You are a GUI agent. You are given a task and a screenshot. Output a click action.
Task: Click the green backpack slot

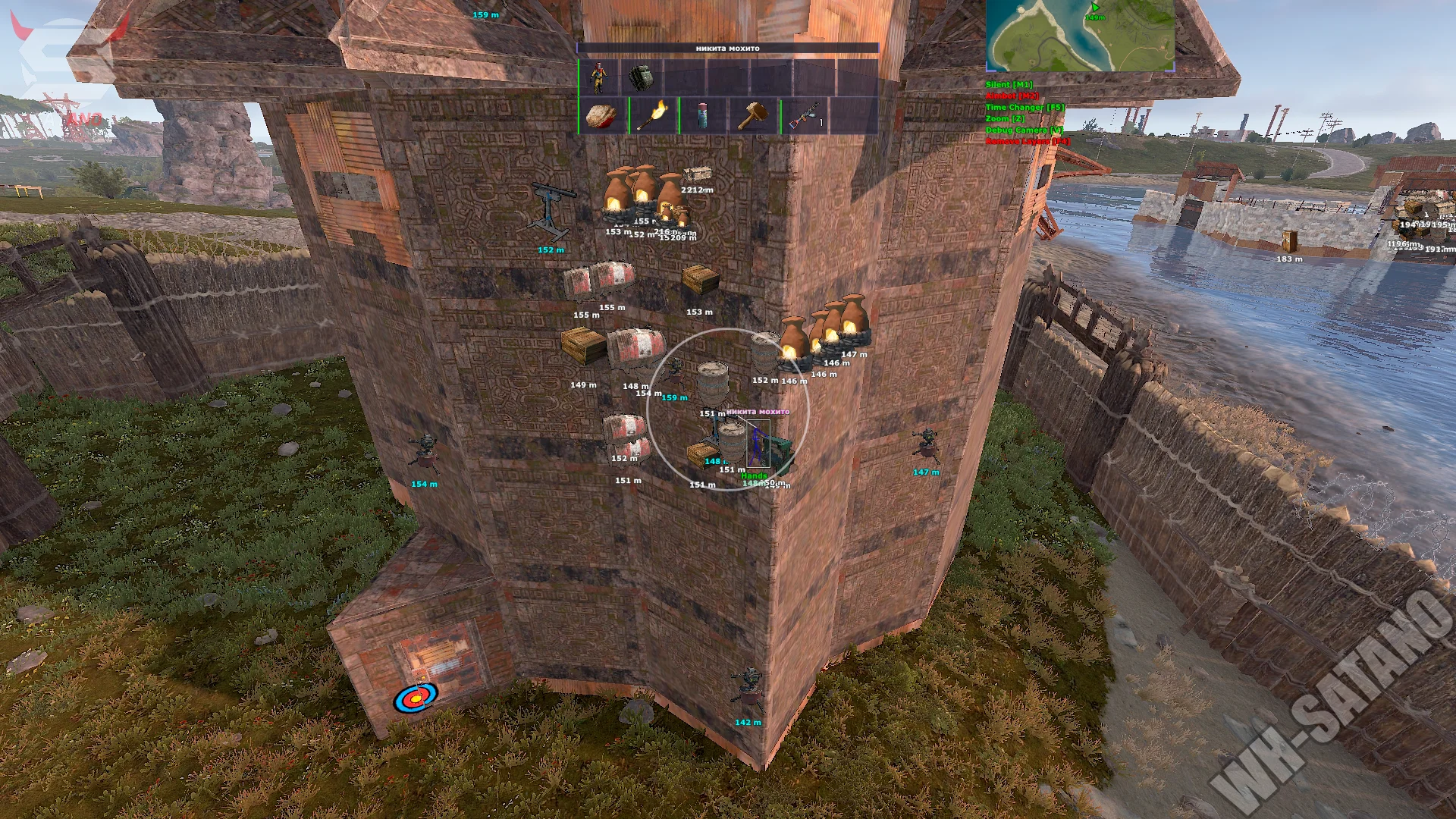pos(641,77)
